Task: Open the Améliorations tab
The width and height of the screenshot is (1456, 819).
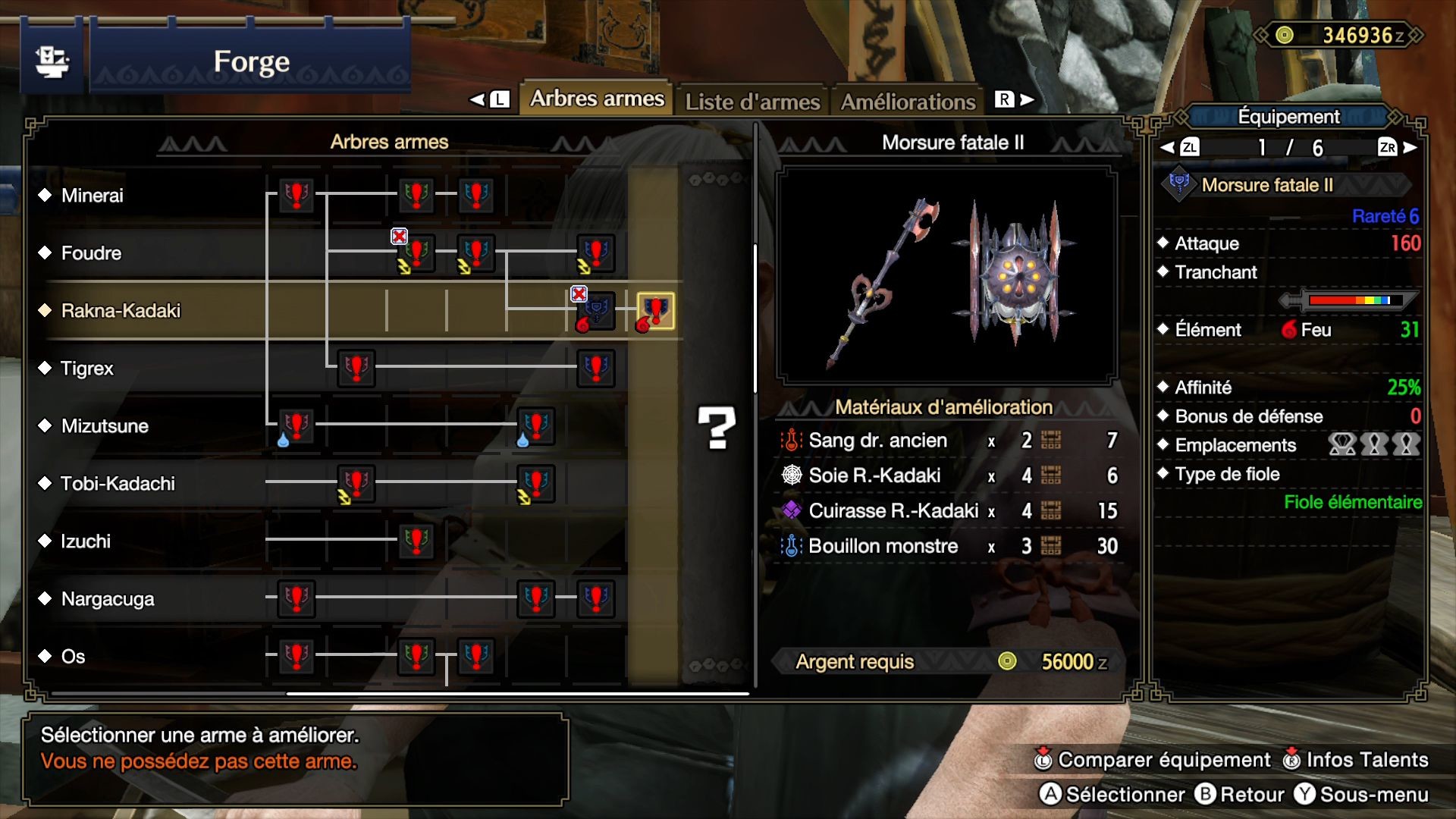Action: tap(908, 99)
